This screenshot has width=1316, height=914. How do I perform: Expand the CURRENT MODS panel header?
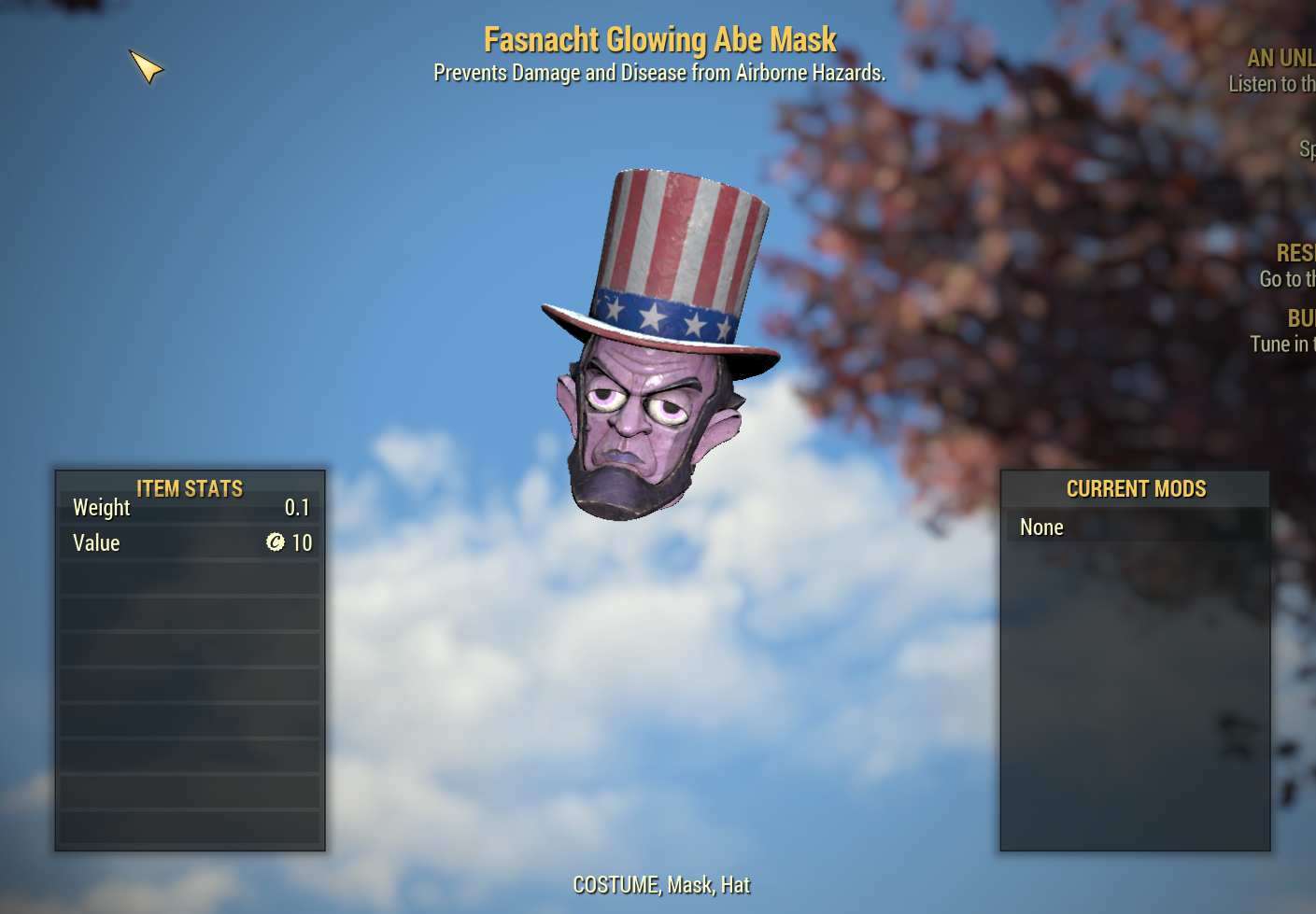click(x=1136, y=488)
